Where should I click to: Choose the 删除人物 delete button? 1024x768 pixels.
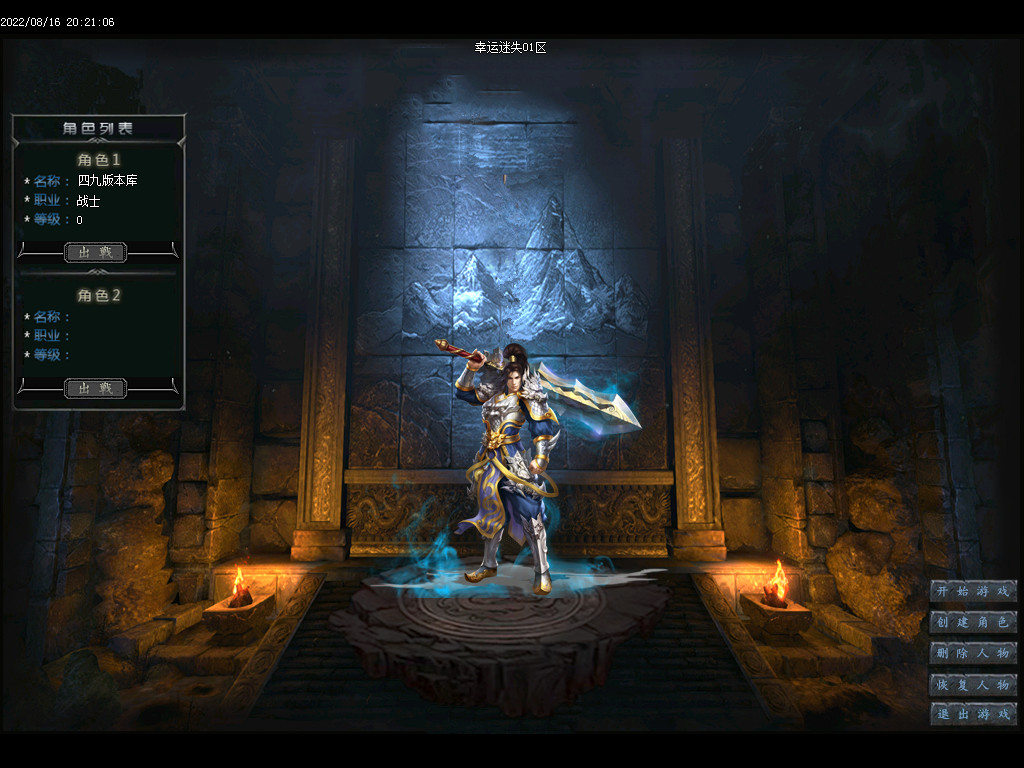973,653
